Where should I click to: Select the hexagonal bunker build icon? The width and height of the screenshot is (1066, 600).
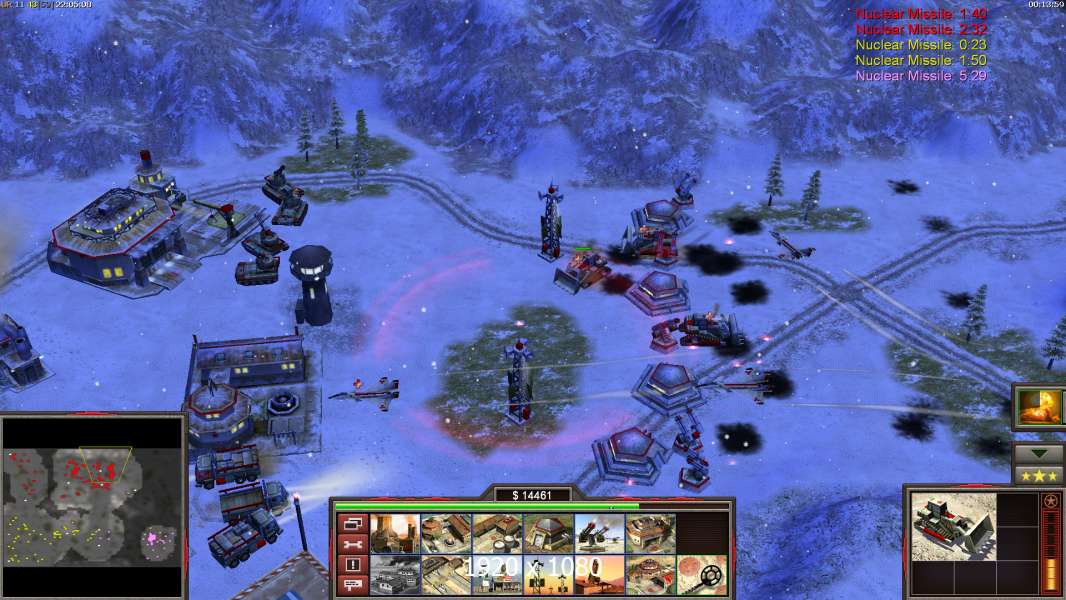point(548,534)
